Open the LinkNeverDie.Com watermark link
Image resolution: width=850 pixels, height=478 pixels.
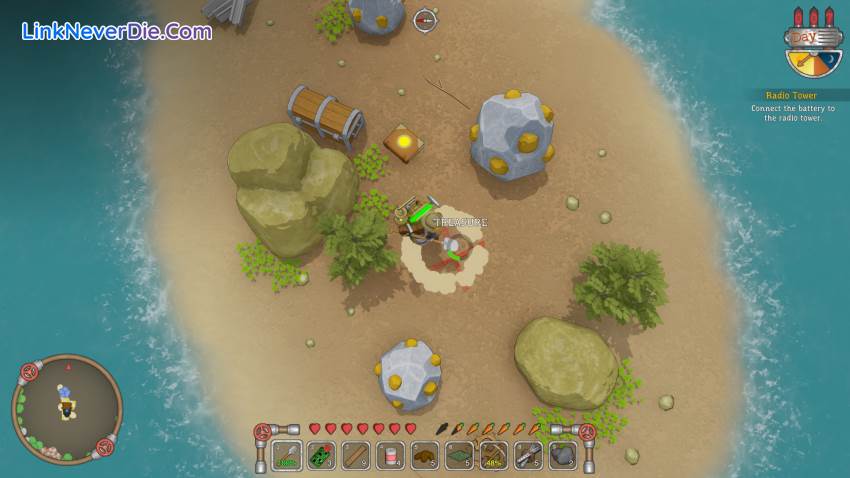click(116, 31)
